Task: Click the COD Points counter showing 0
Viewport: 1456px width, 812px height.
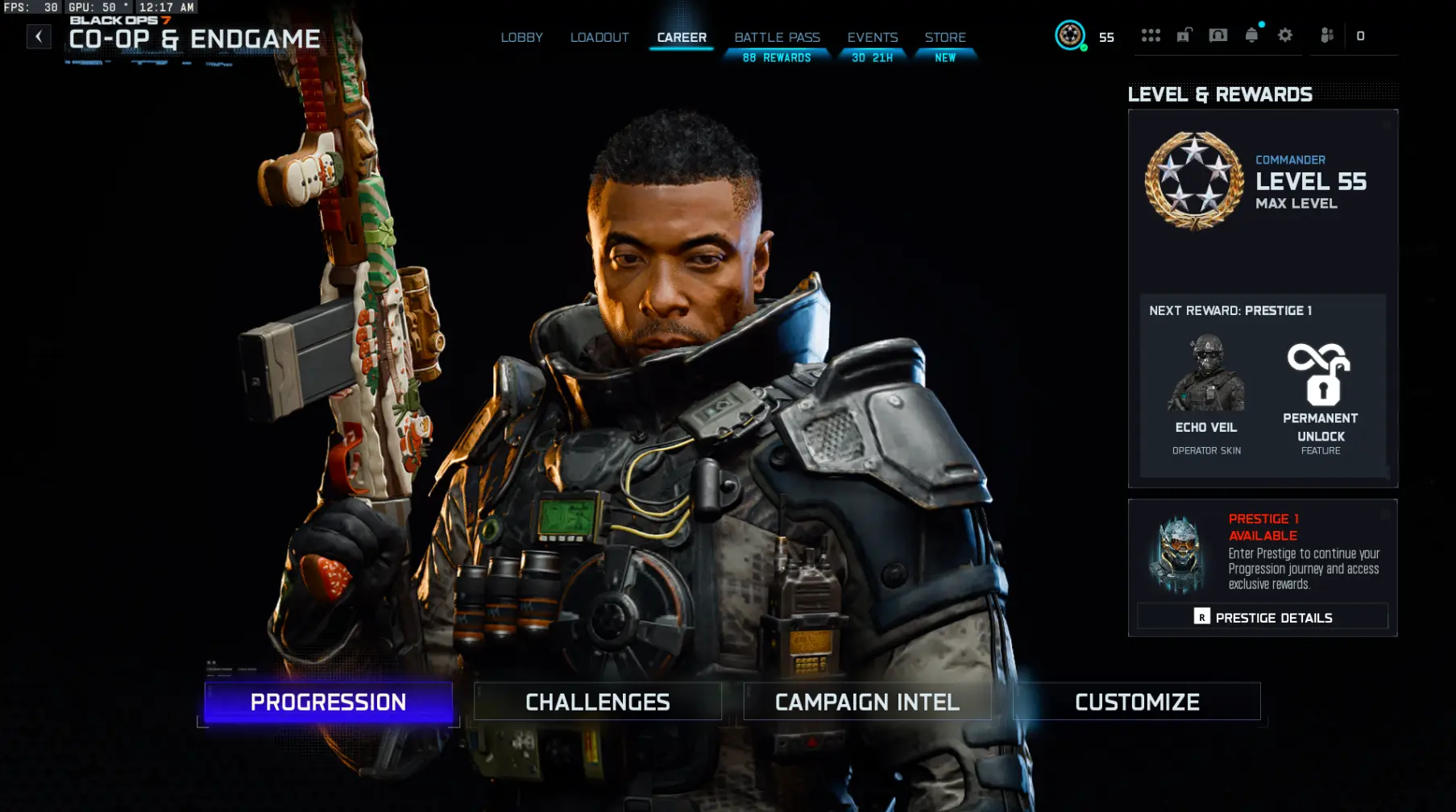Action: 1360,35
